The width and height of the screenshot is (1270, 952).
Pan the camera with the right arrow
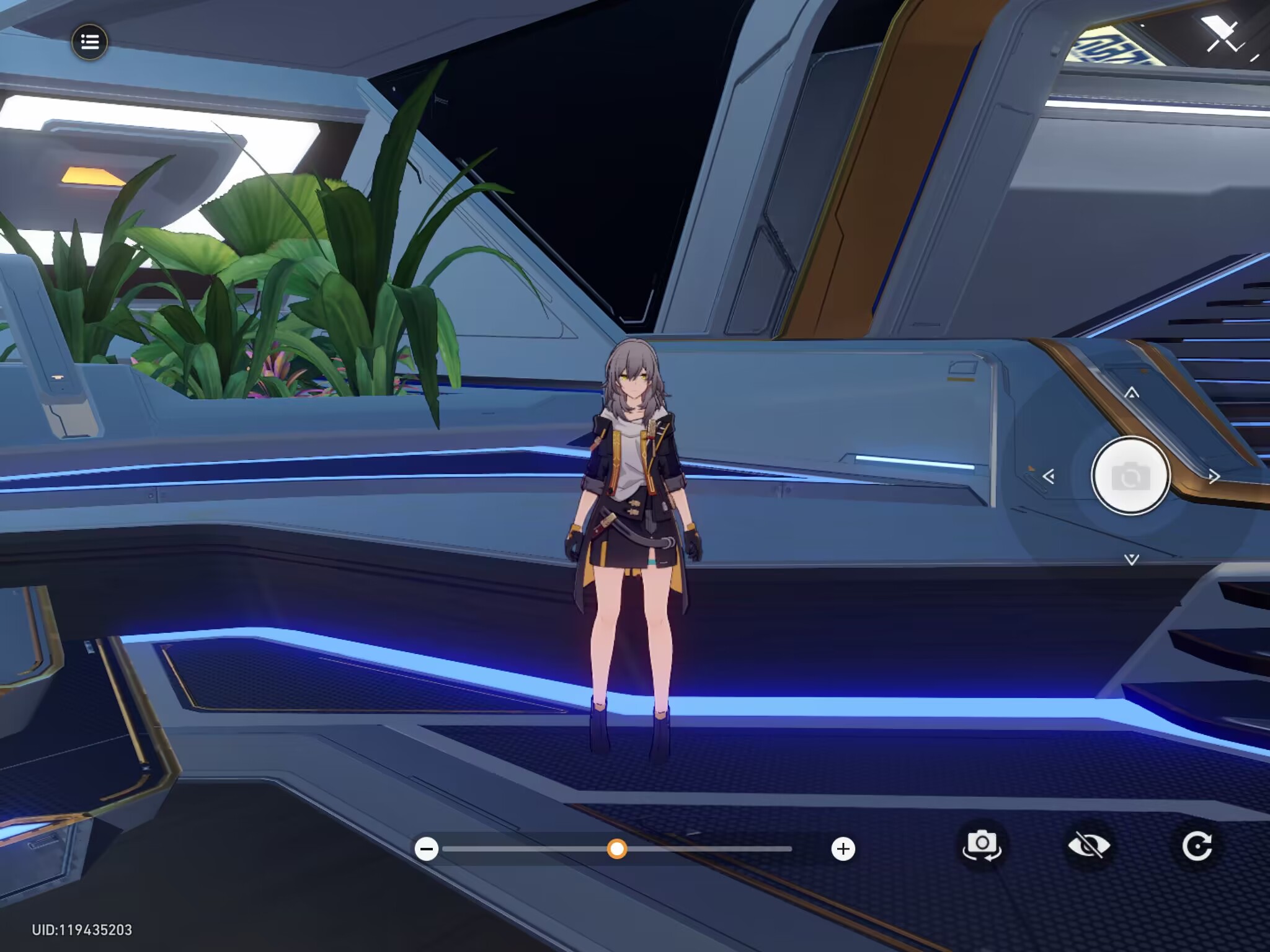pyautogui.click(x=1214, y=477)
